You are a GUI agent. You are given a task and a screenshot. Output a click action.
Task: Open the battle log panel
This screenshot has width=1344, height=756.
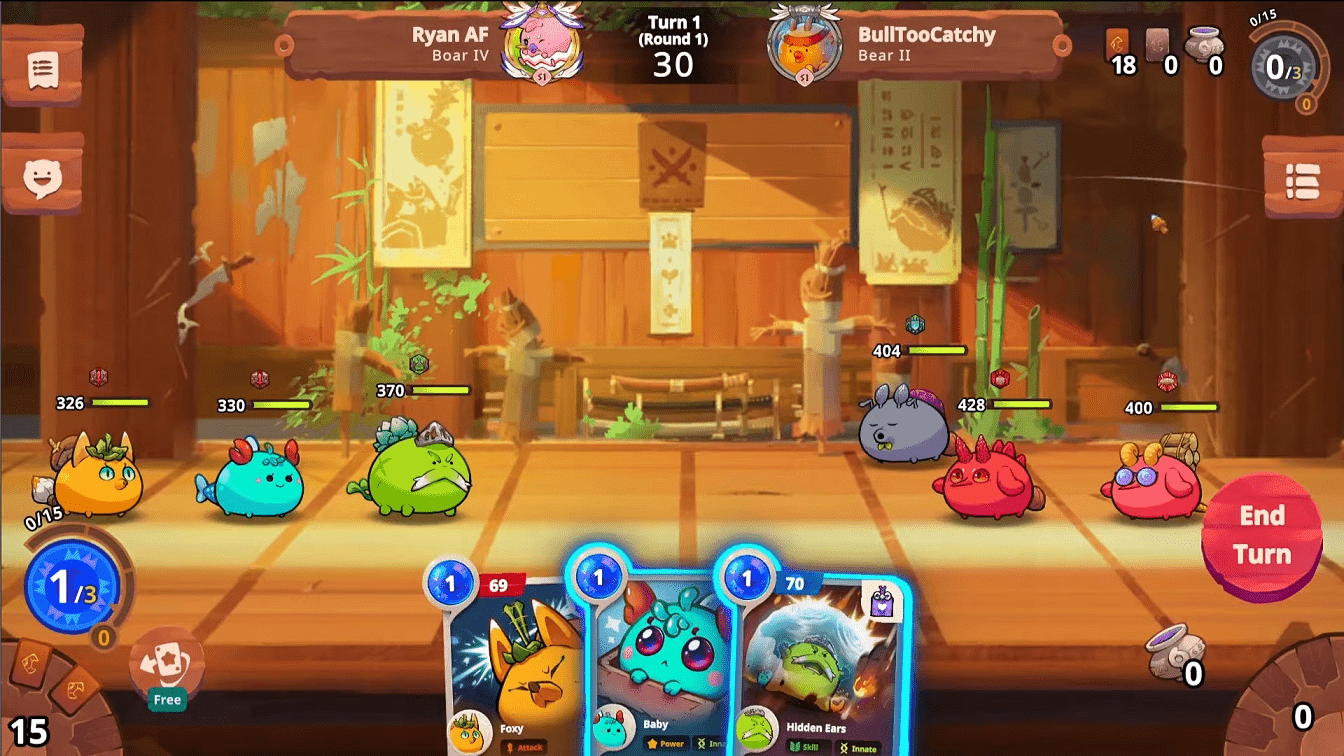[x=40, y=71]
